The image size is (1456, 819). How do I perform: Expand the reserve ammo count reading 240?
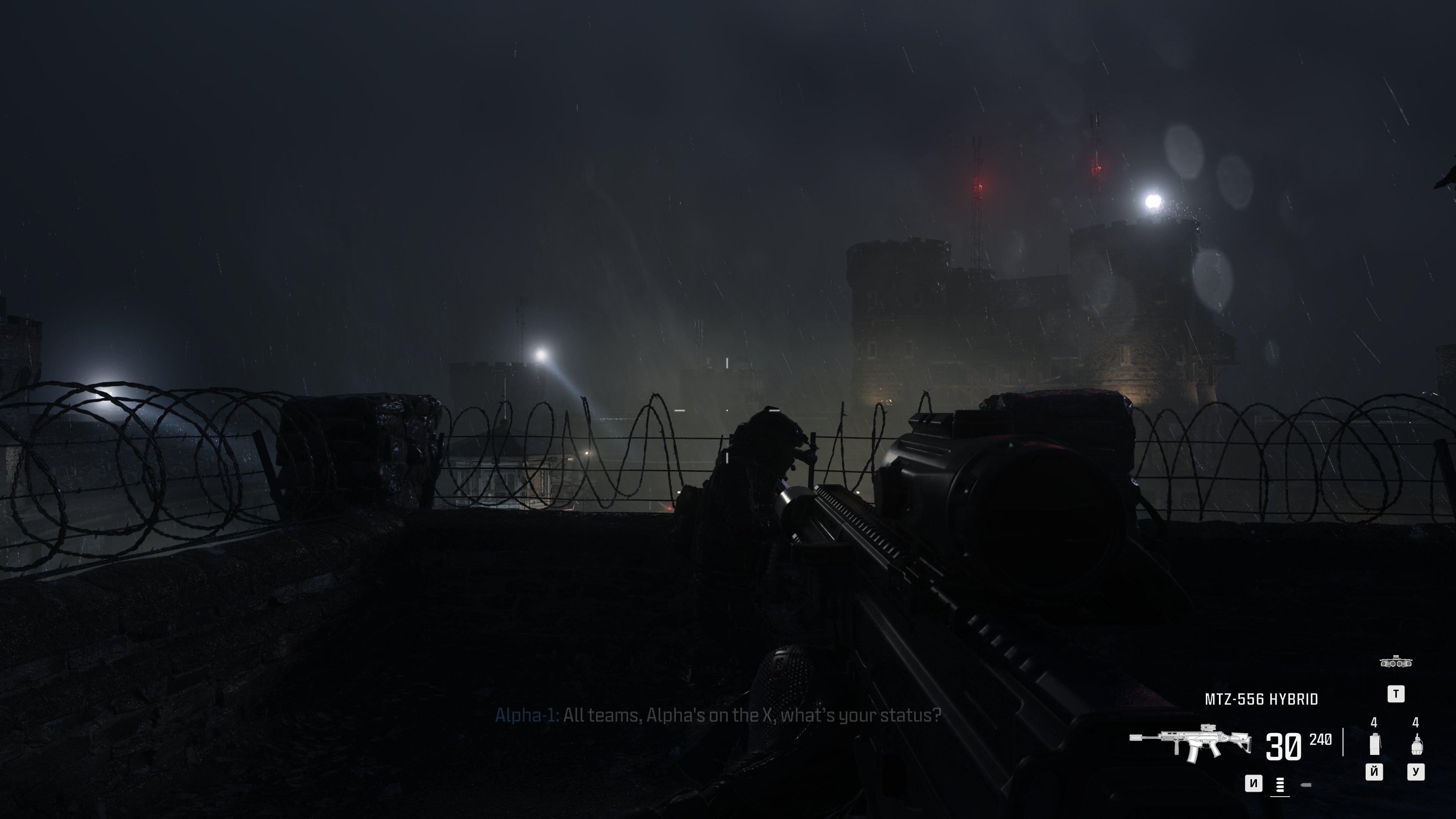point(1320,741)
